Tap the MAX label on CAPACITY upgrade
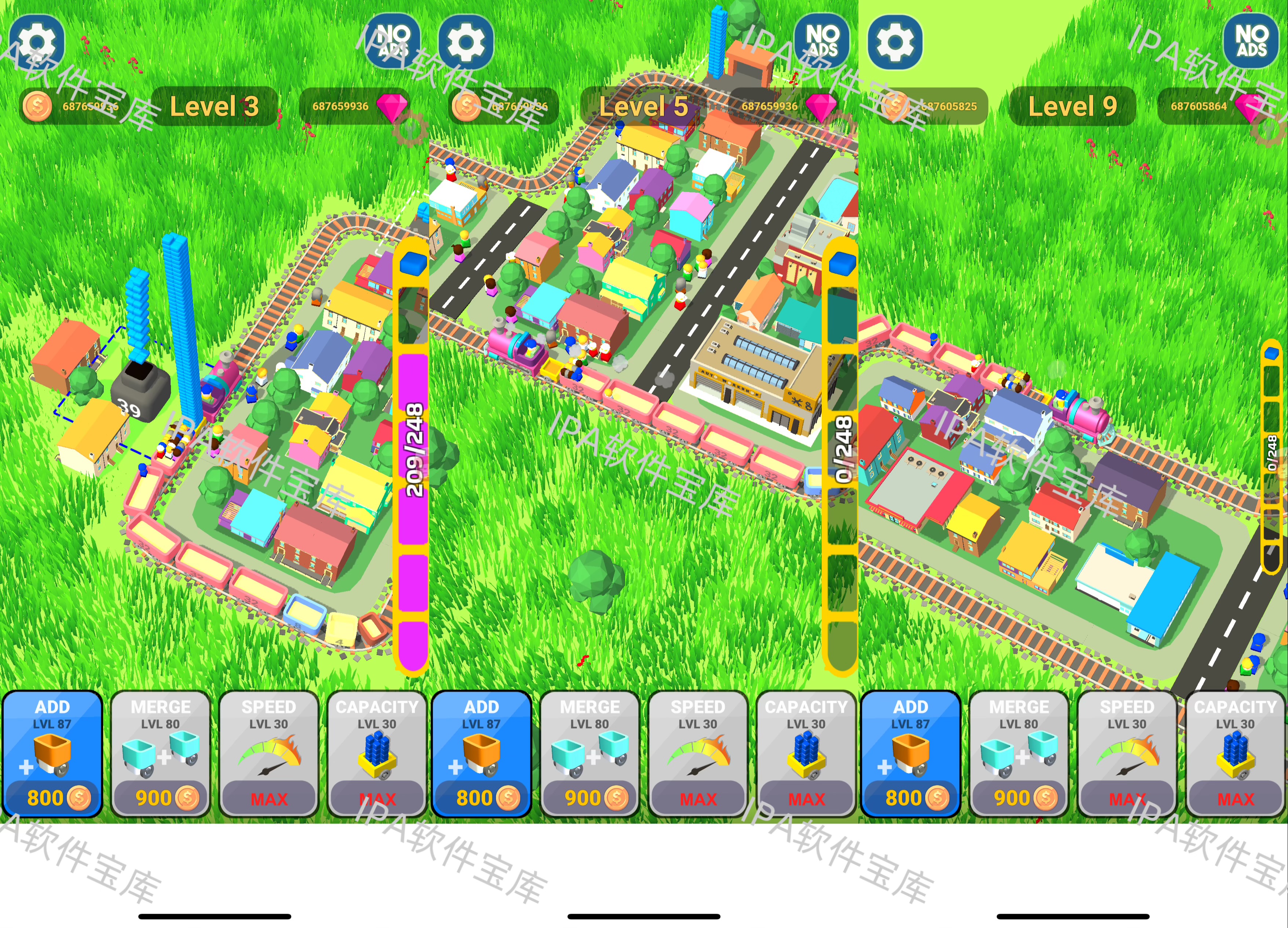Viewport: 1288px width, 928px height. click(x=376, y=799)
